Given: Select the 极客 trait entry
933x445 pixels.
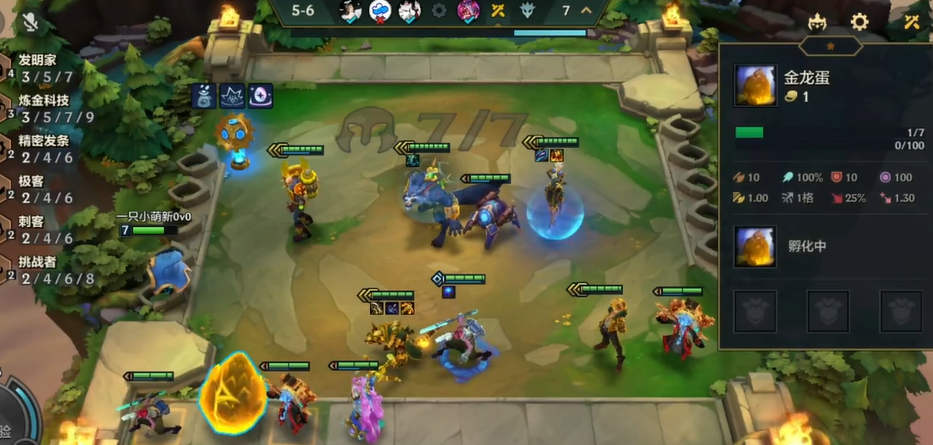Looking at the screenshot, I should pos(40,190).
